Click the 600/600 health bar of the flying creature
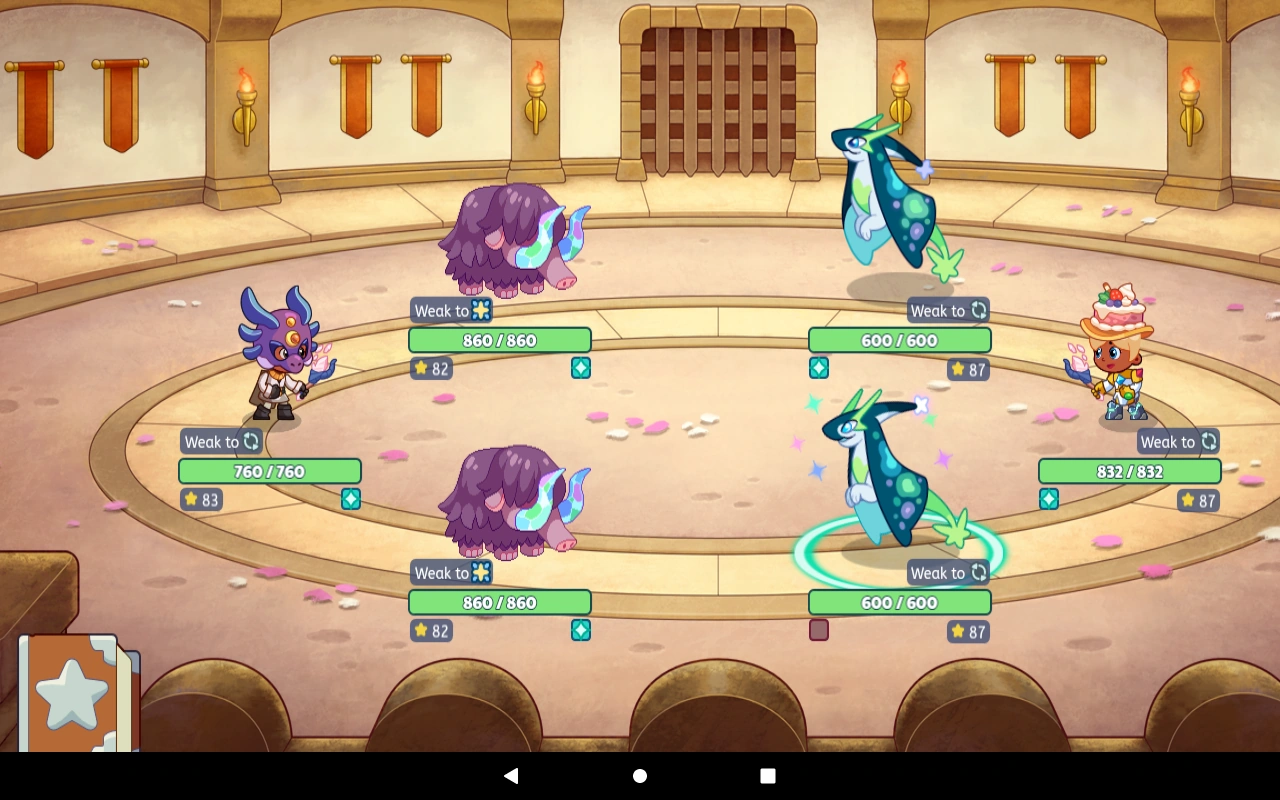This screenshot has width=1280, height=800. tap(899, 340)
